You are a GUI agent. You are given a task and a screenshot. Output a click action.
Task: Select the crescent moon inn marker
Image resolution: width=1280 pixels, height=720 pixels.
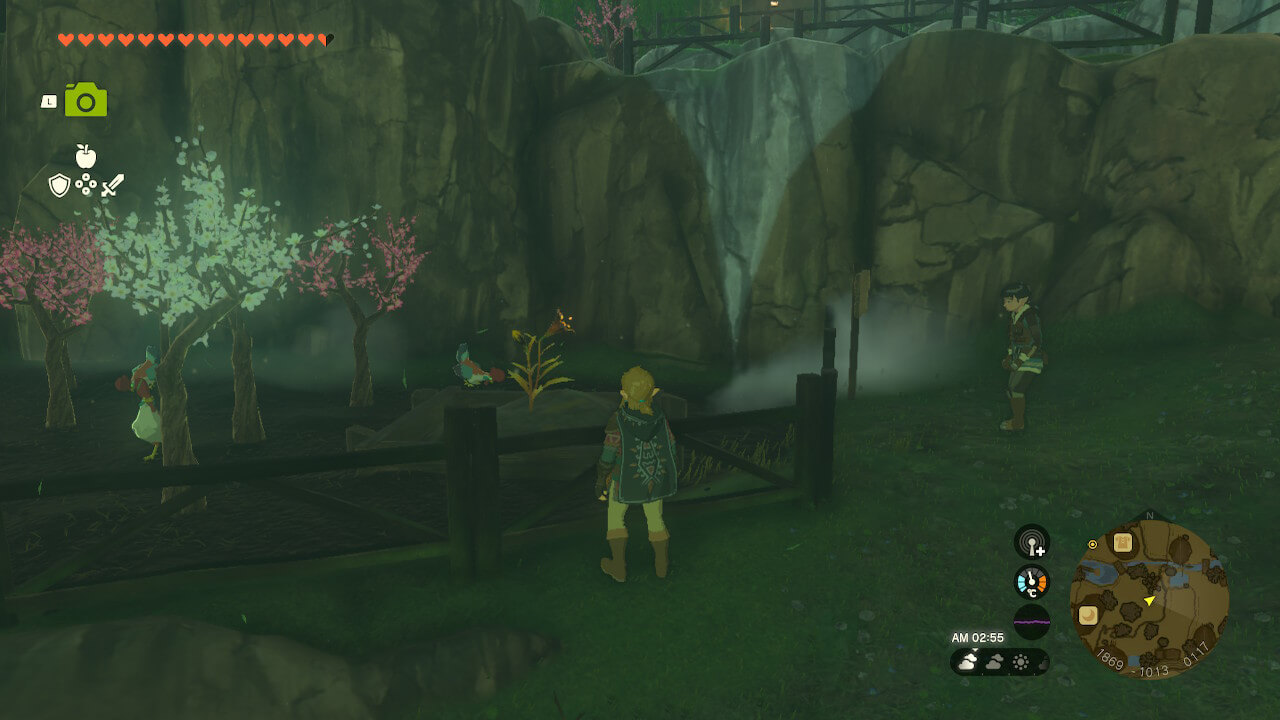pos(1087,615)
